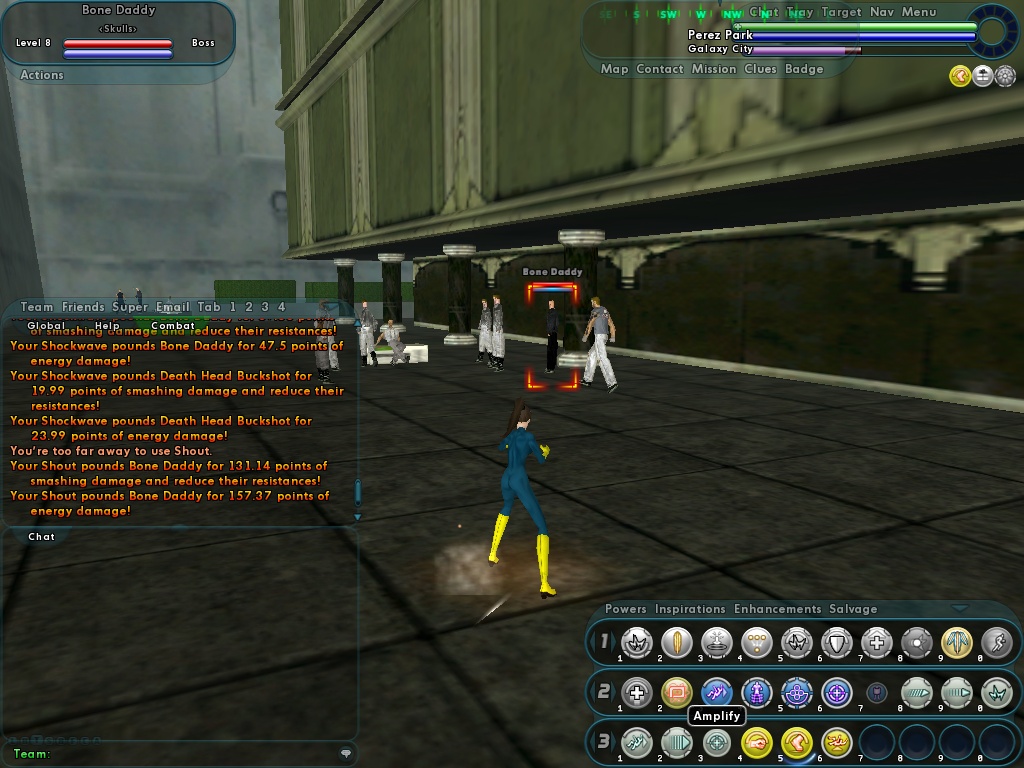This screenshot has width=1024, height=768.
Task: Show the Contact list
Action: (660, 69)
